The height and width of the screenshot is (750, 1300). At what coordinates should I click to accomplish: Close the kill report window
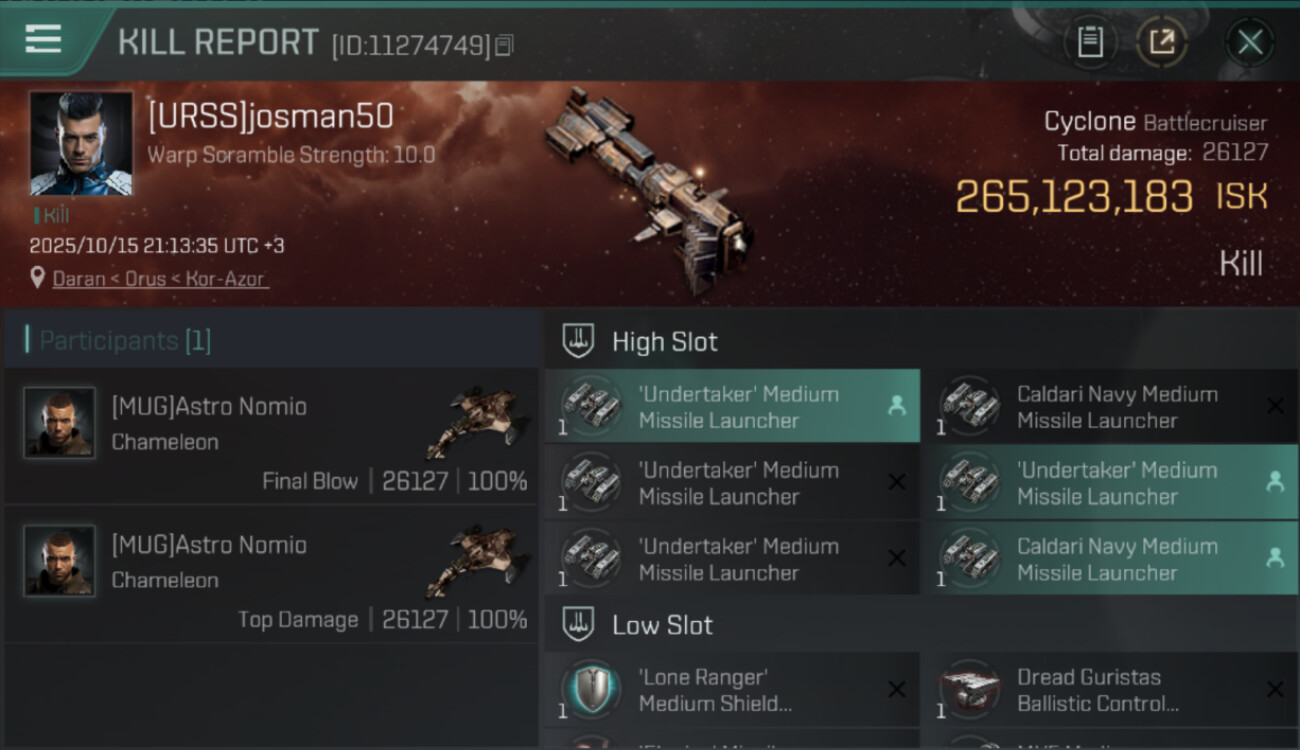coord(1250,42)
